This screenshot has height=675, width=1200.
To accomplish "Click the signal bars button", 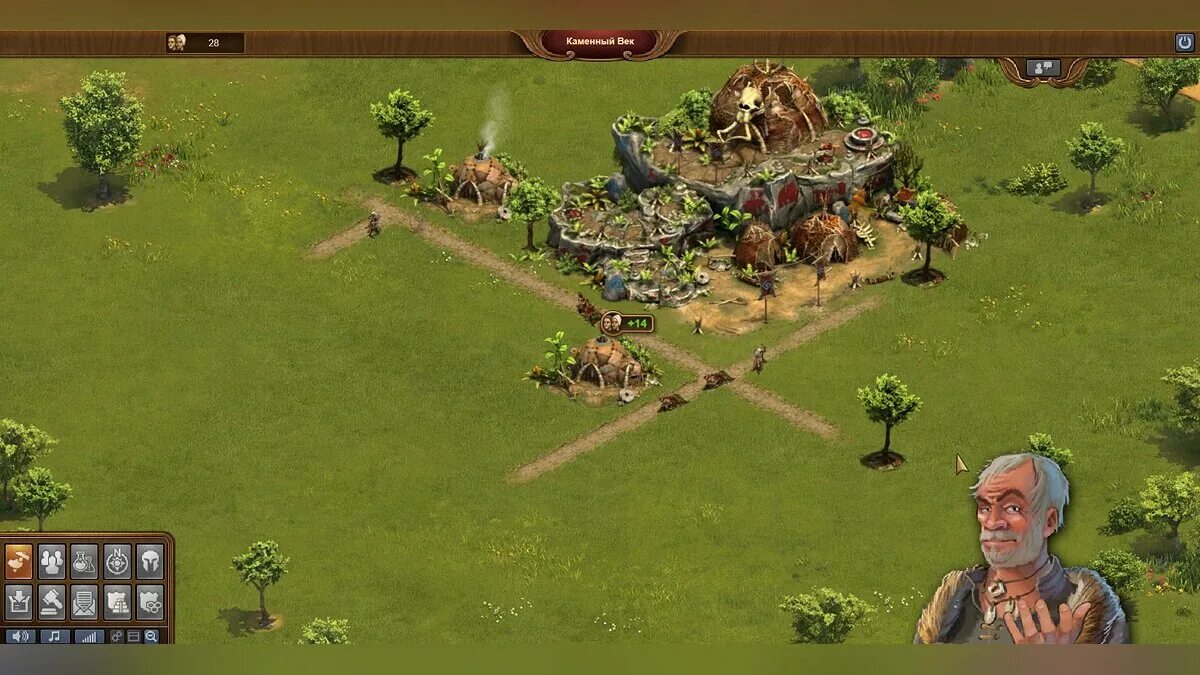I will click(88, 636).
